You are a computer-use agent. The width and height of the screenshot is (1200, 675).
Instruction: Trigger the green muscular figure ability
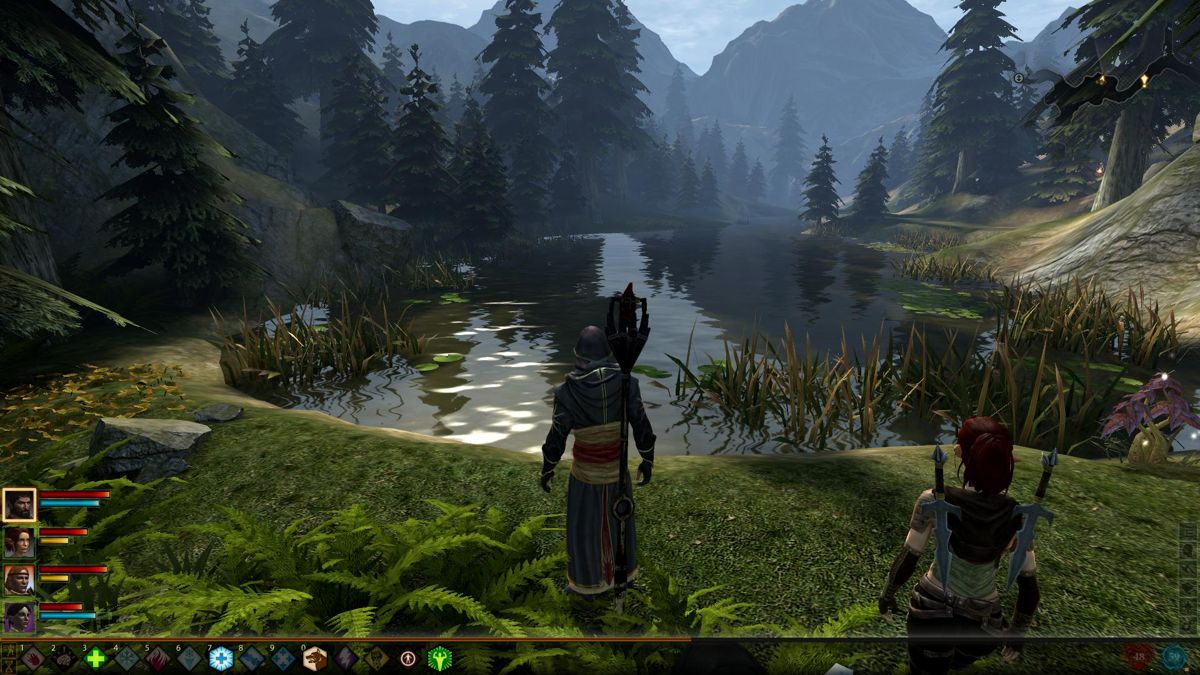[439, 658]
